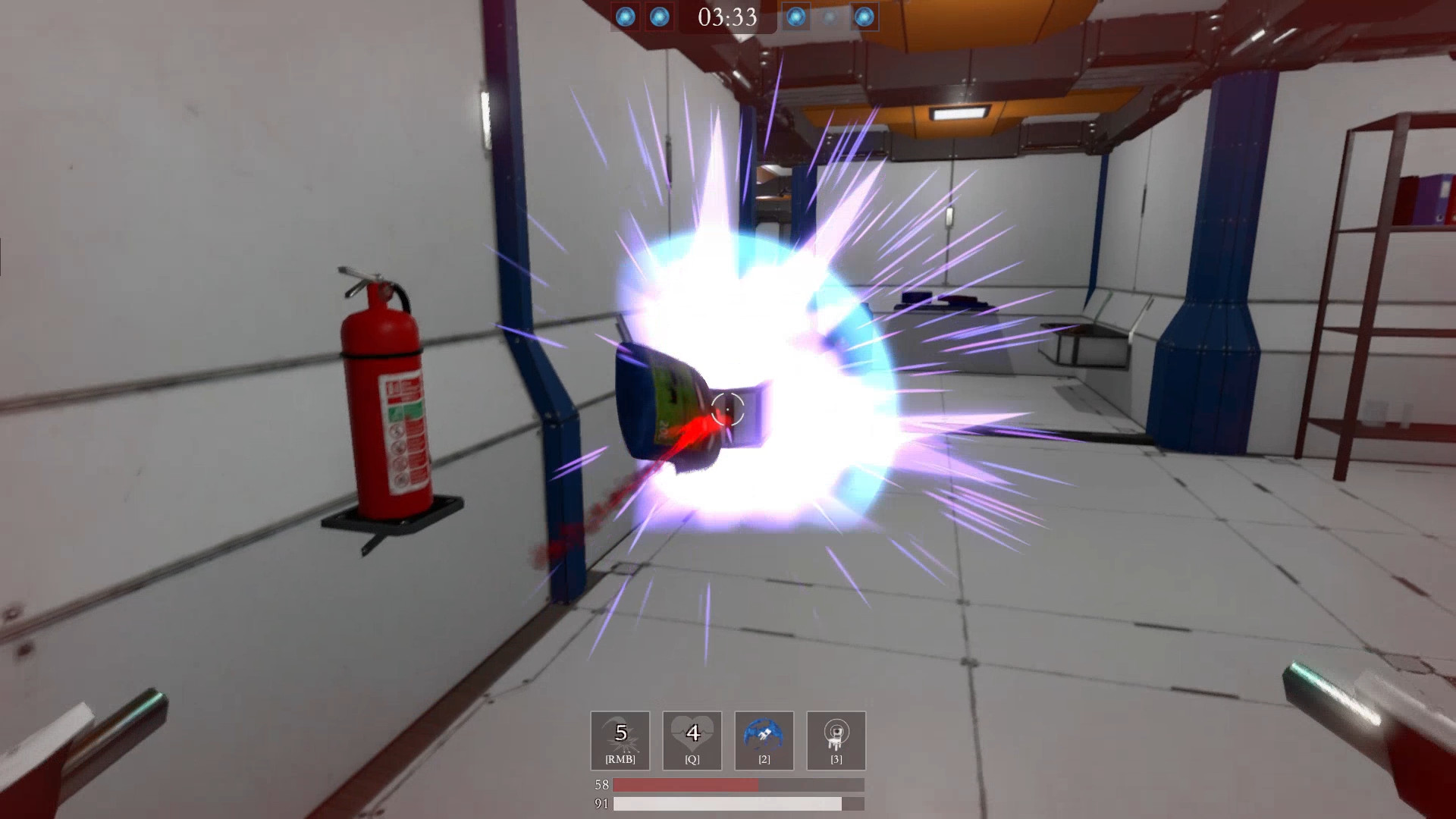
Task: Select the first blue orb right of the timer
Action: coord(795,17)
